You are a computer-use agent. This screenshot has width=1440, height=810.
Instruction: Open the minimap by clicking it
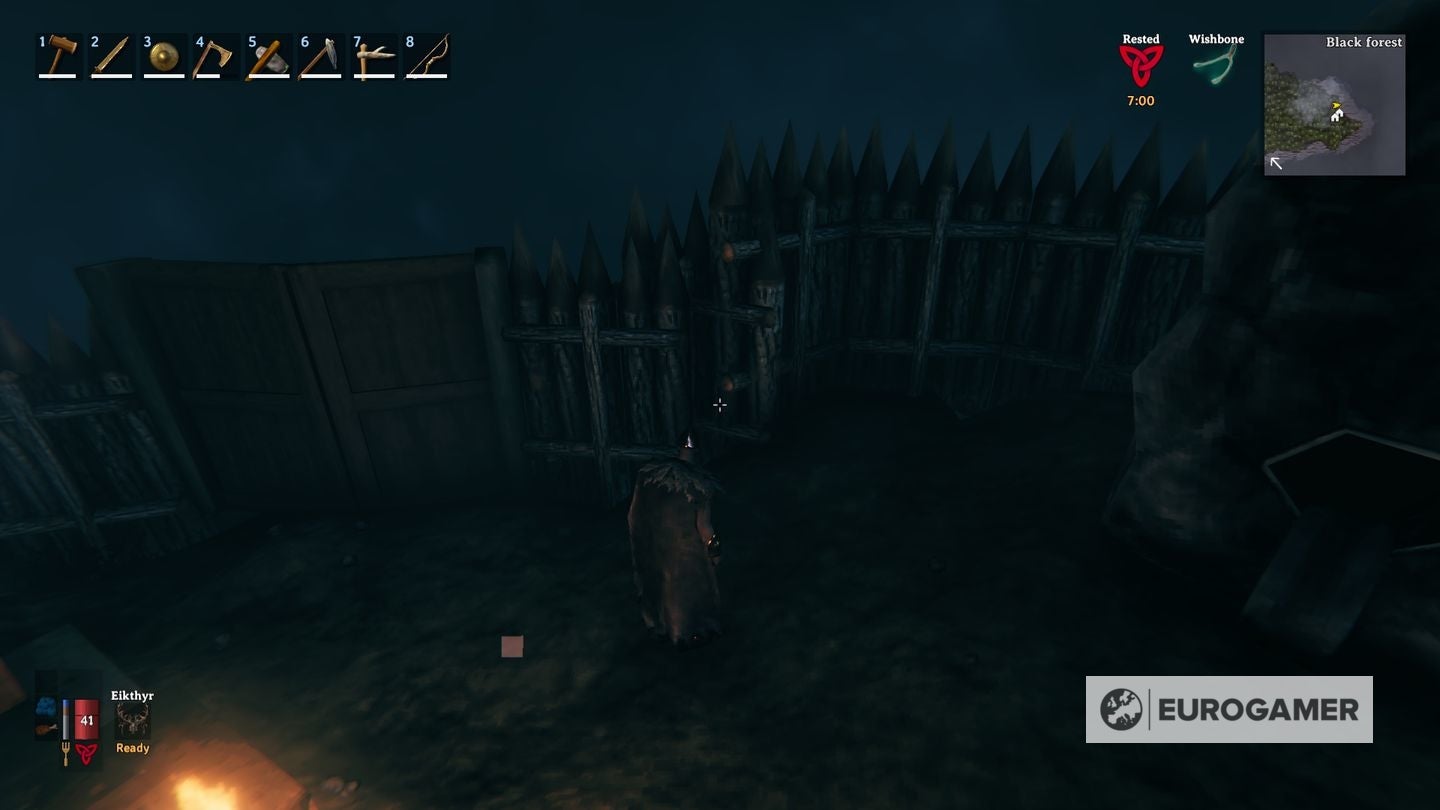point(1334,105)
